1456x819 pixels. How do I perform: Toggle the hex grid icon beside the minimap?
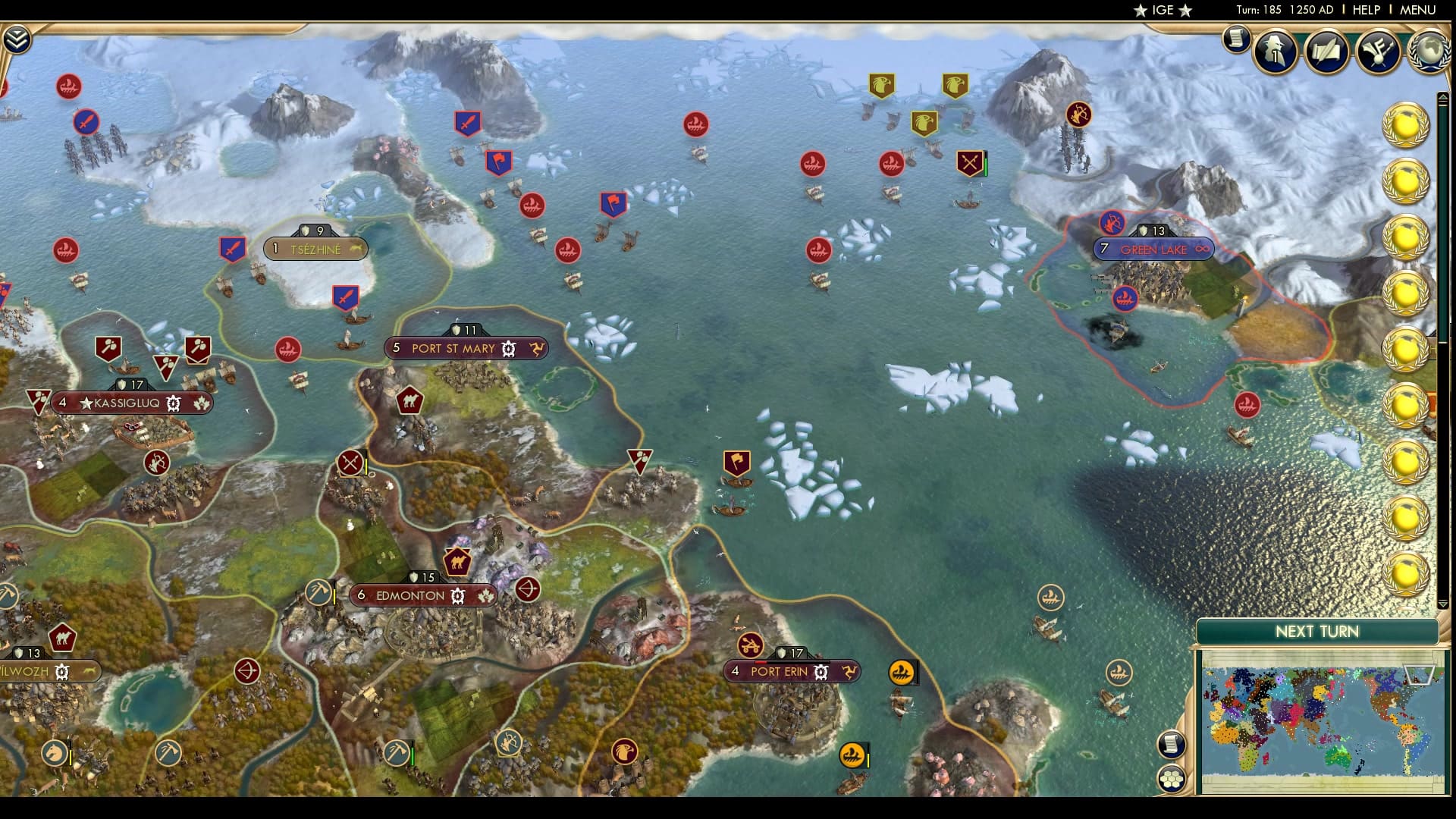(1172, 778)
